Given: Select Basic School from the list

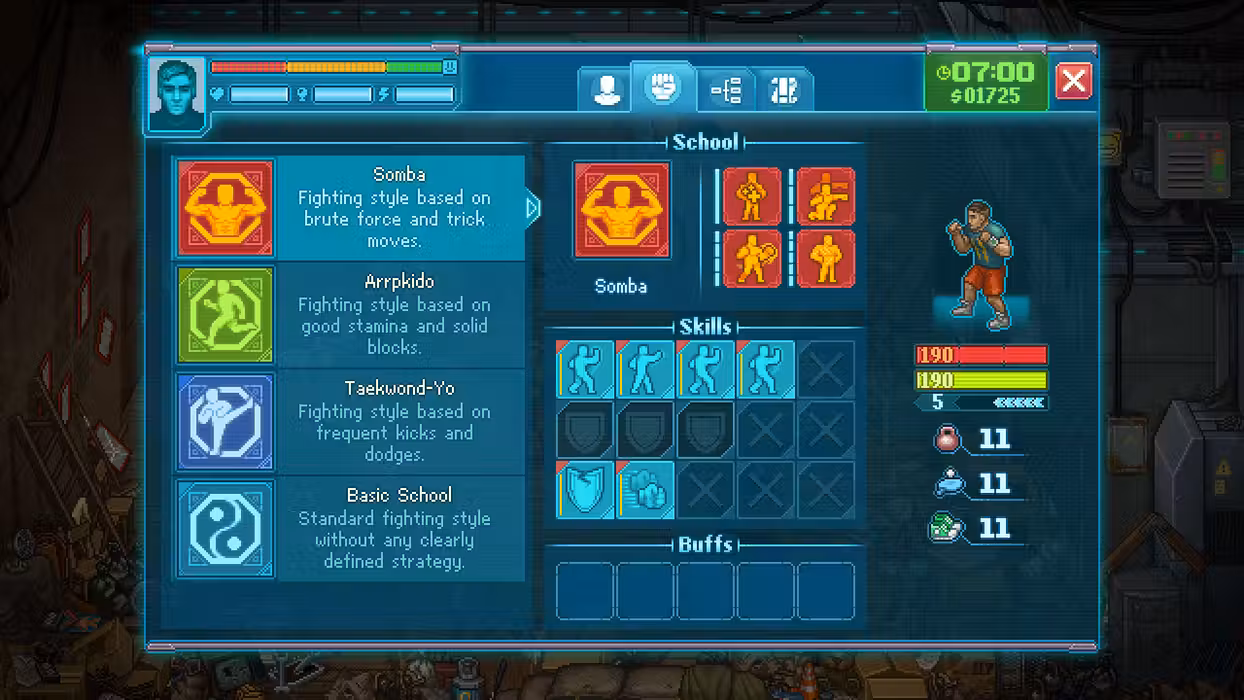Looking at the screenshot, I should (x=350, y=528).
